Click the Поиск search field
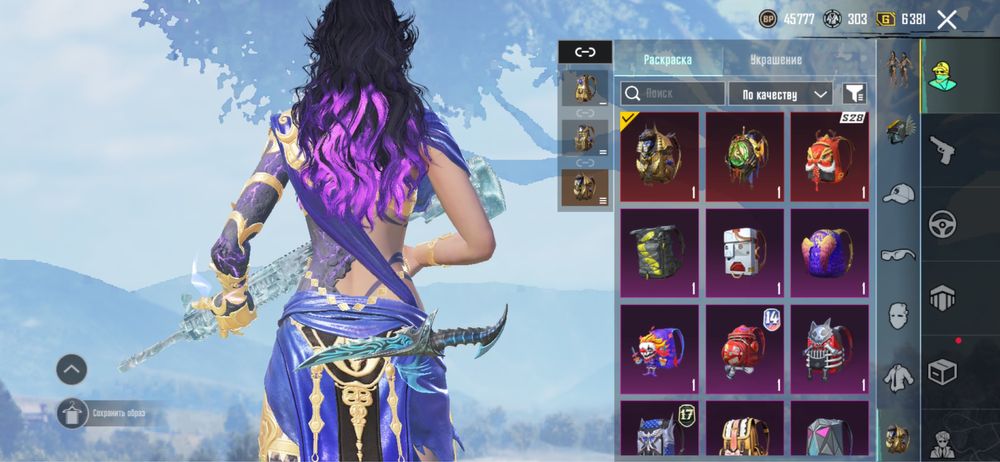Screen dimensions: 1000x462 [673, 94]
